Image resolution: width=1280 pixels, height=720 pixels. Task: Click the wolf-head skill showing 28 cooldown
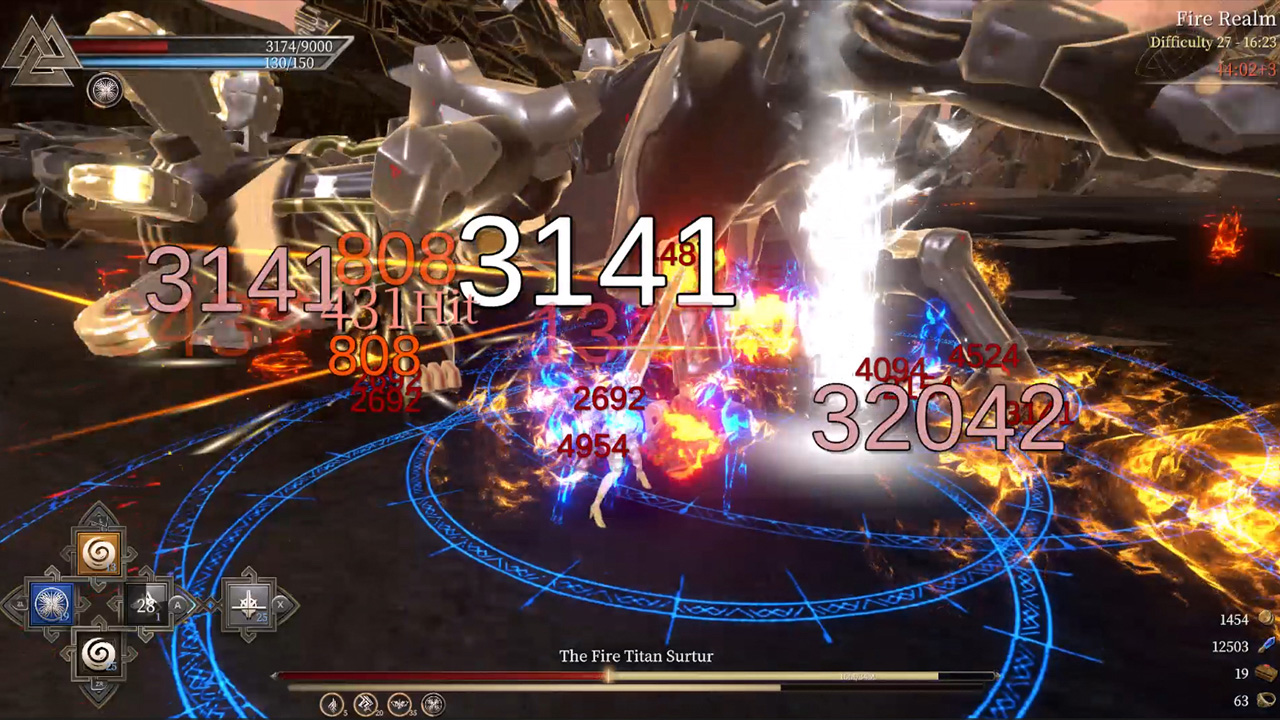(147, 604)
